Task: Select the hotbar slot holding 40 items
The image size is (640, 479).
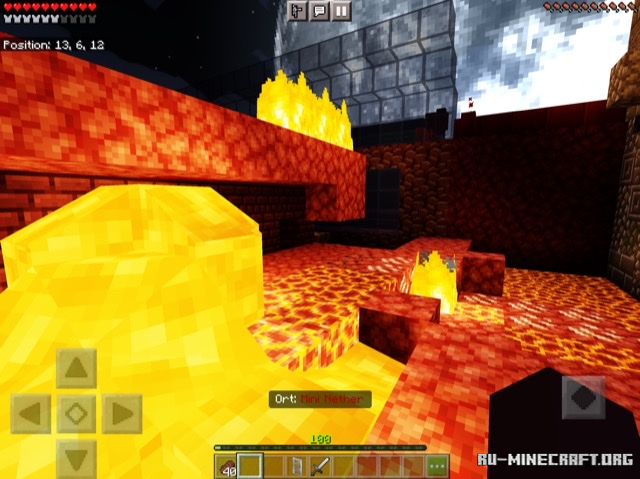Action: pos(226,465)
